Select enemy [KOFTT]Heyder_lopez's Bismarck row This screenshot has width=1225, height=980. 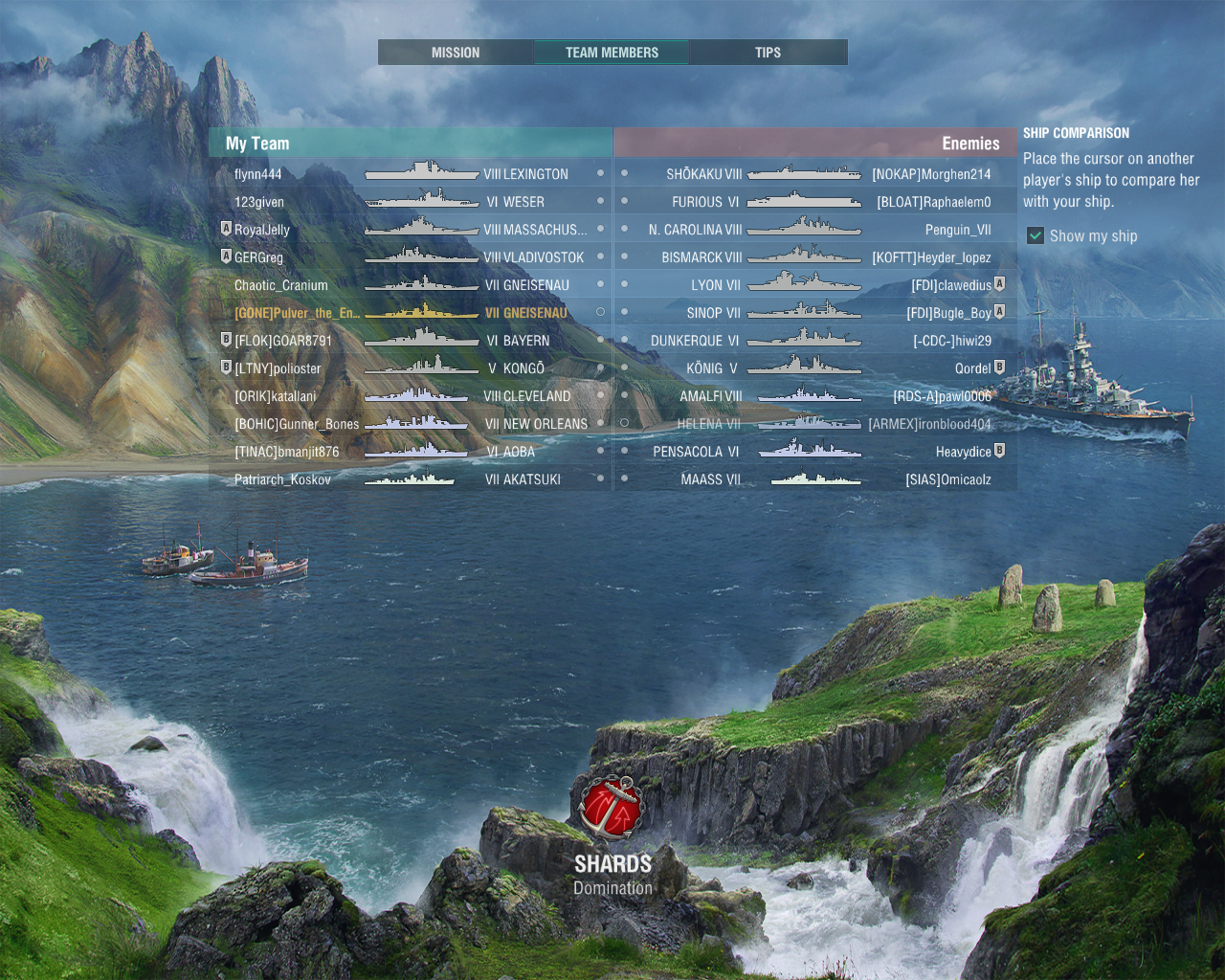click(x=813, y=257)
